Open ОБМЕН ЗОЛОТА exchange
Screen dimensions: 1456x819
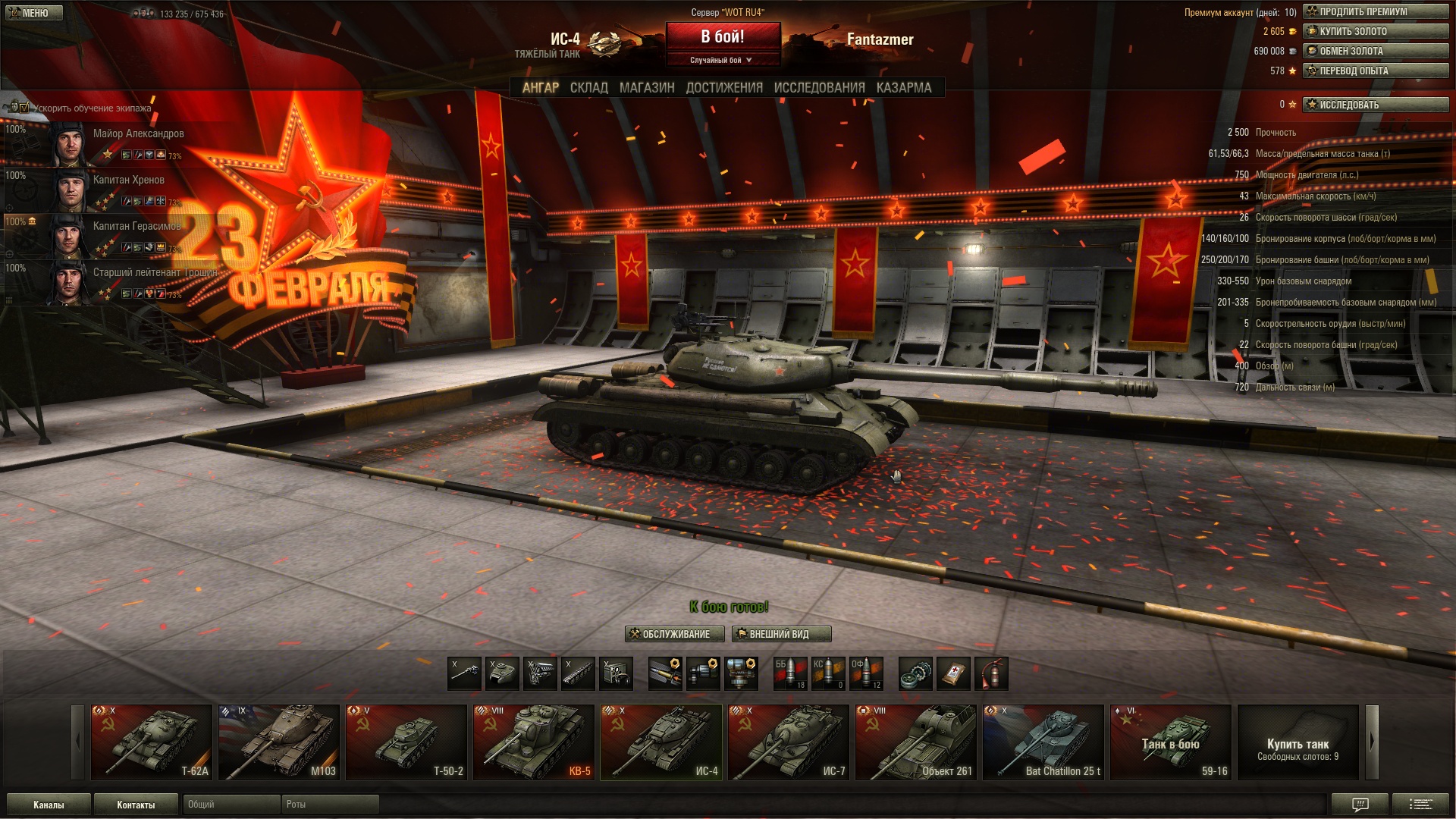1375,52
